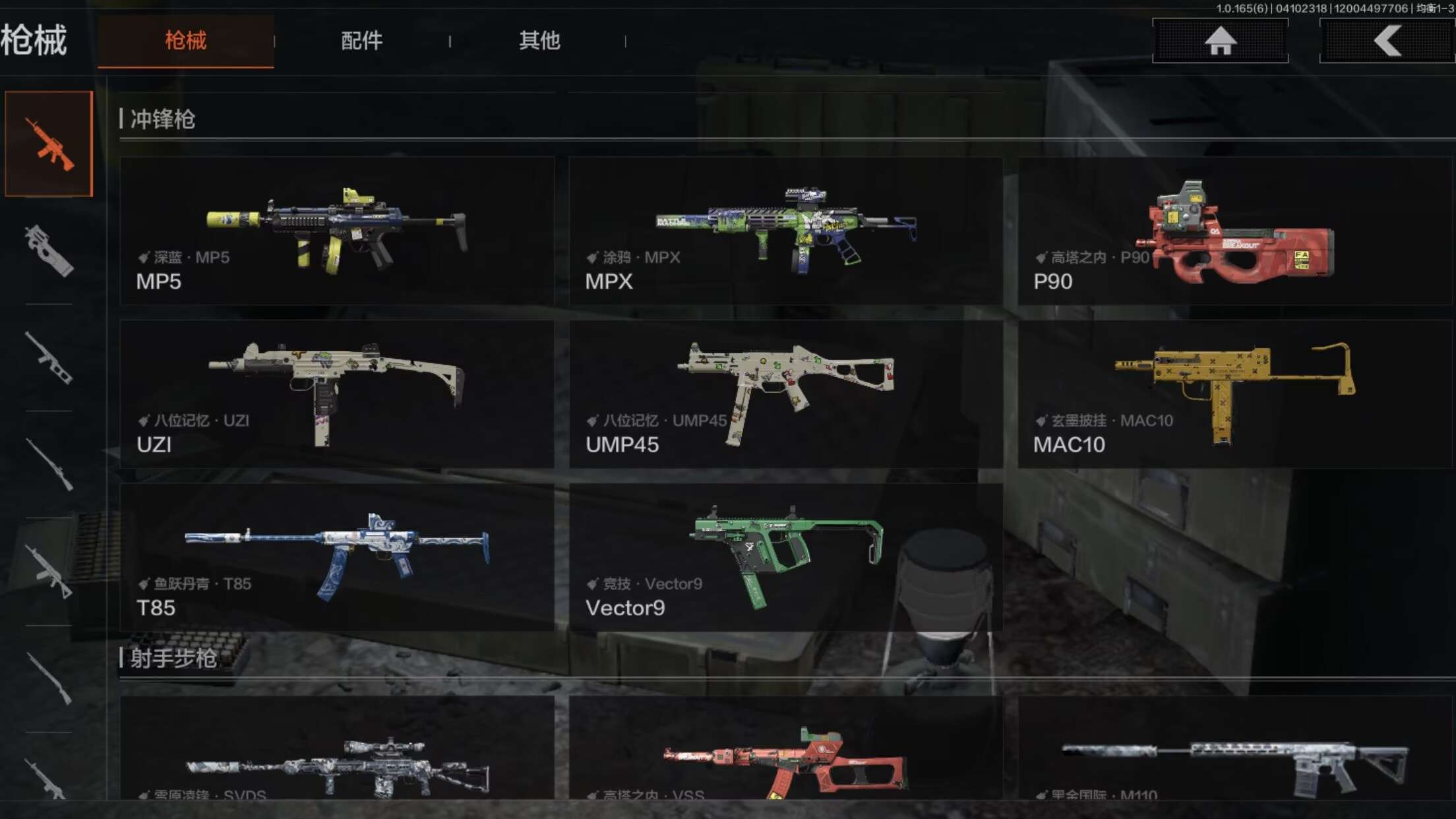Choose the MPX graffiti skin card
This screenshot has width=1456, height=819.
[x=785, y=231]
